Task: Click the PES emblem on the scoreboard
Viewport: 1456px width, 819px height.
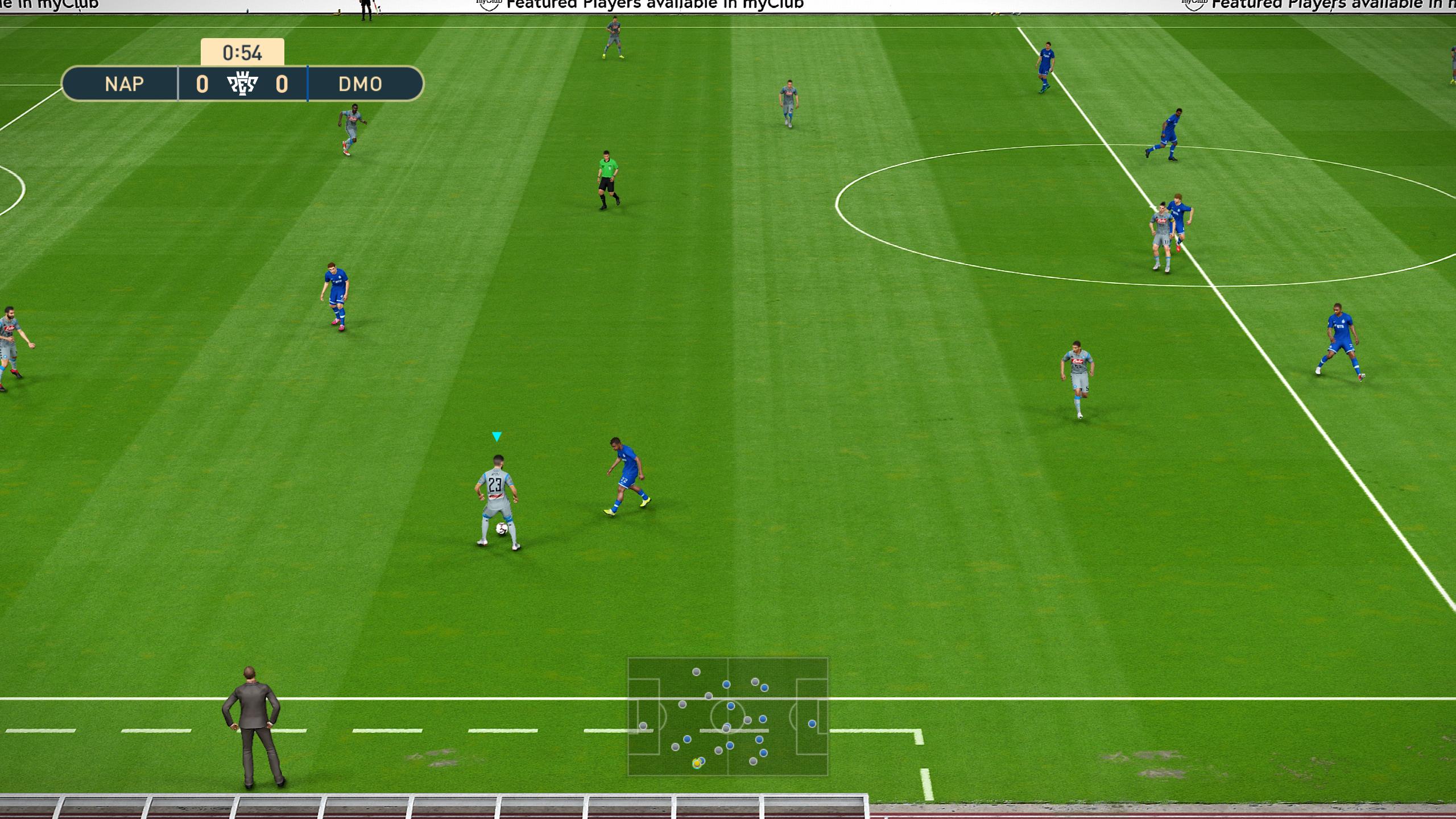Action: [242, 84]
